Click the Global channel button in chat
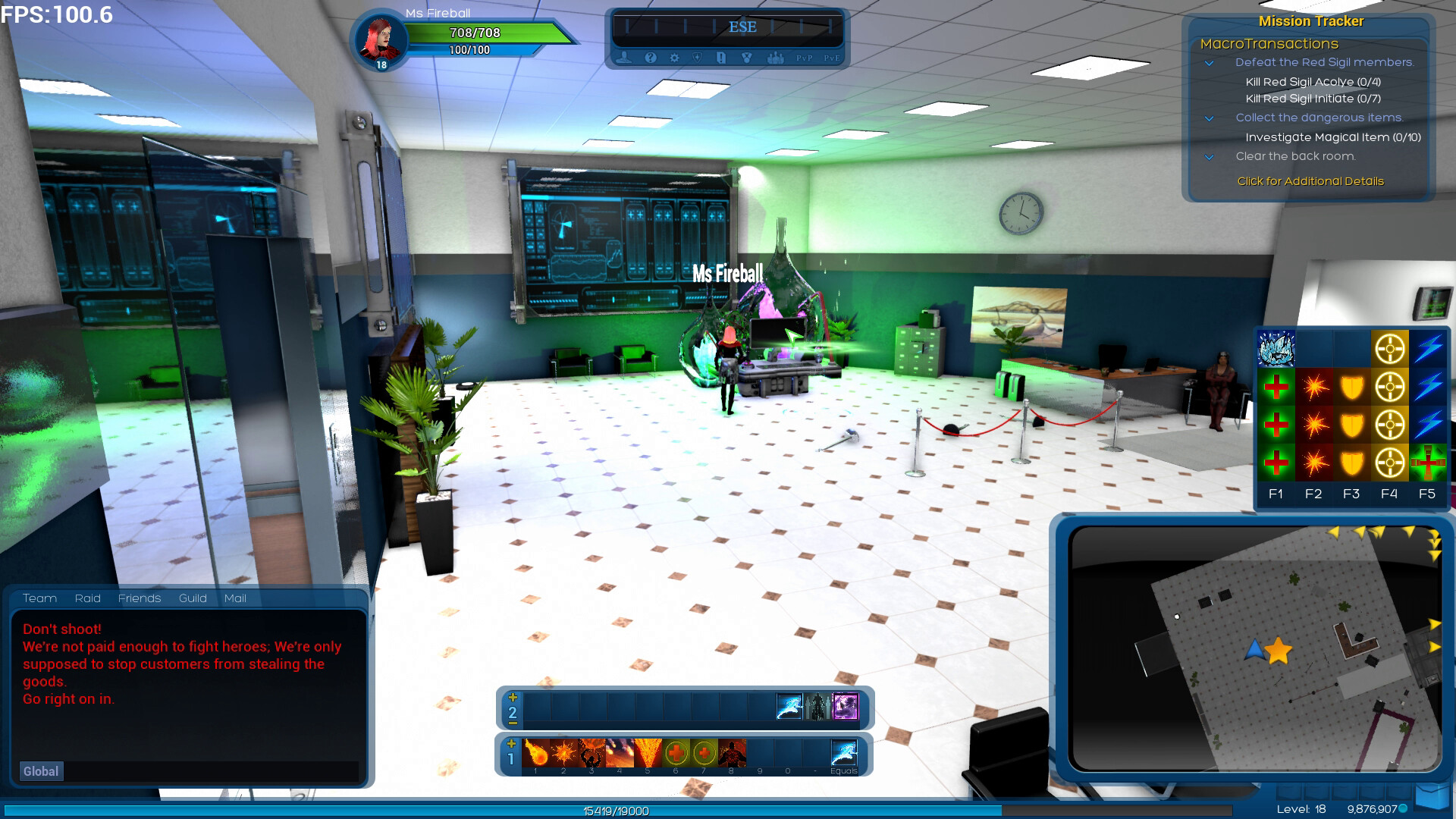The width and height of the screenshot is (1456, 819). pyautogui.click(x=40, y=771)
